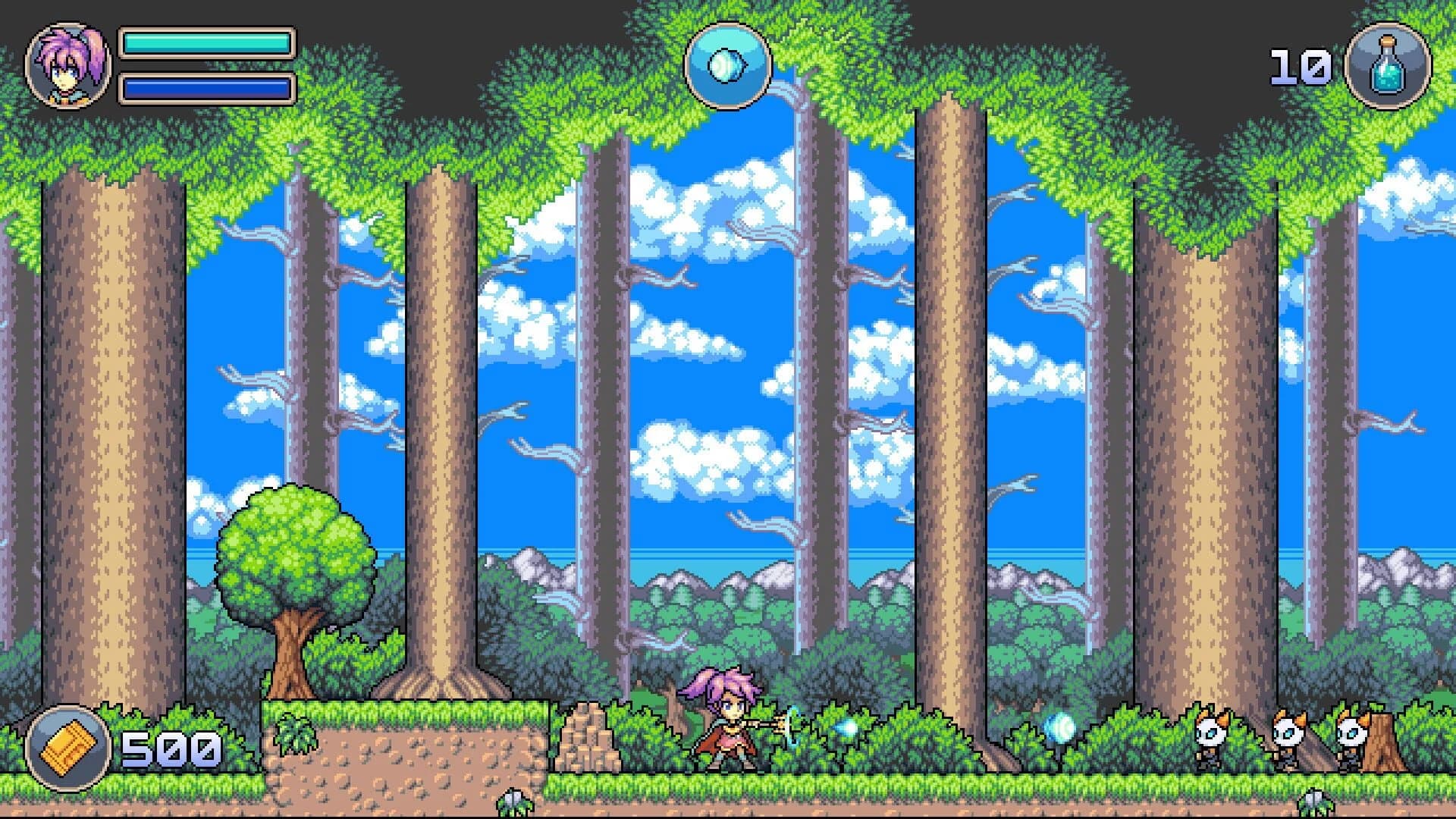Viewport: 1456px width, 819px height.
Task: Click the gold coin currency icon
Action: 67,748
